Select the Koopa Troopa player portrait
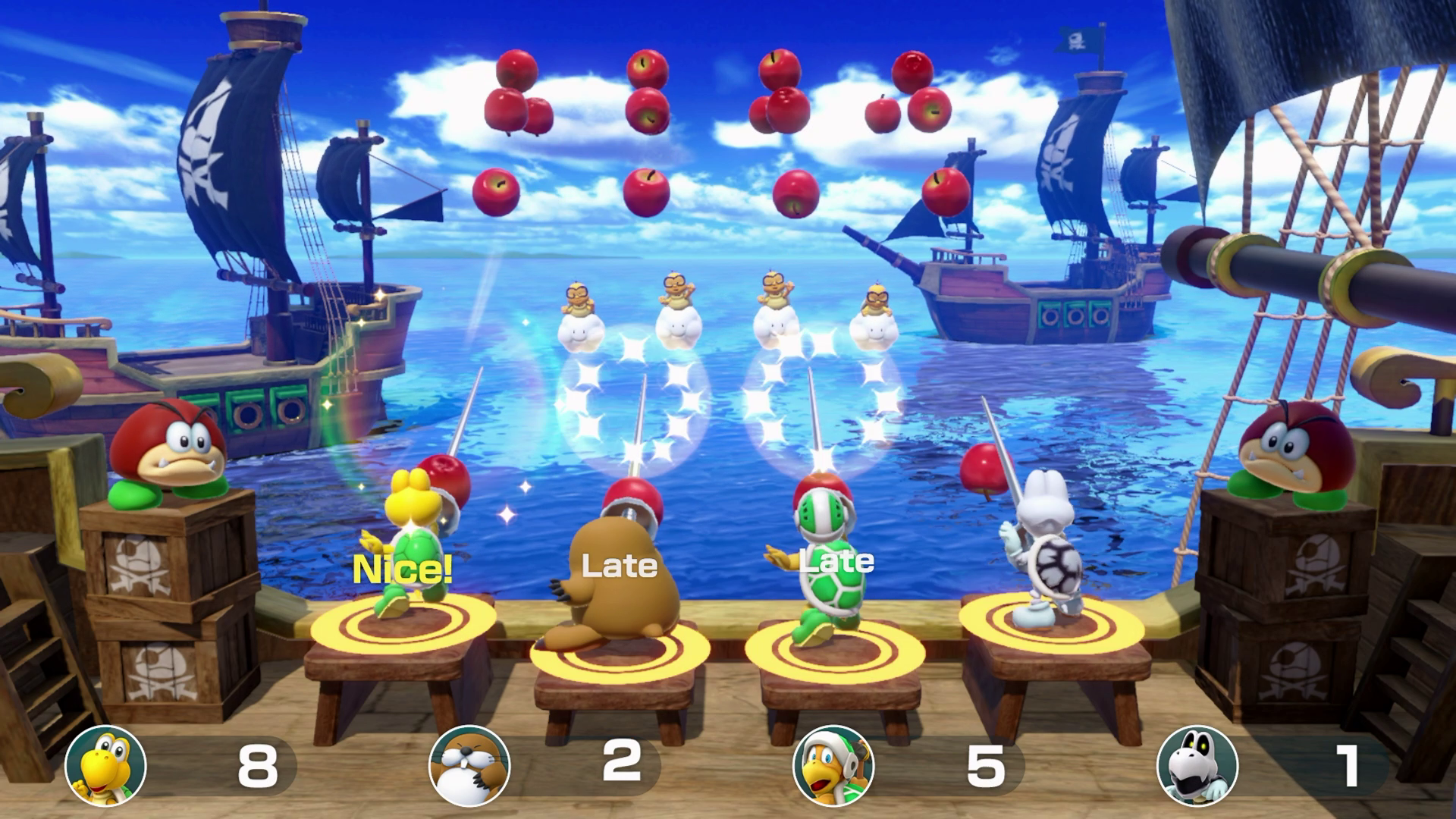1456x819 pixels. tap(105, 765)
